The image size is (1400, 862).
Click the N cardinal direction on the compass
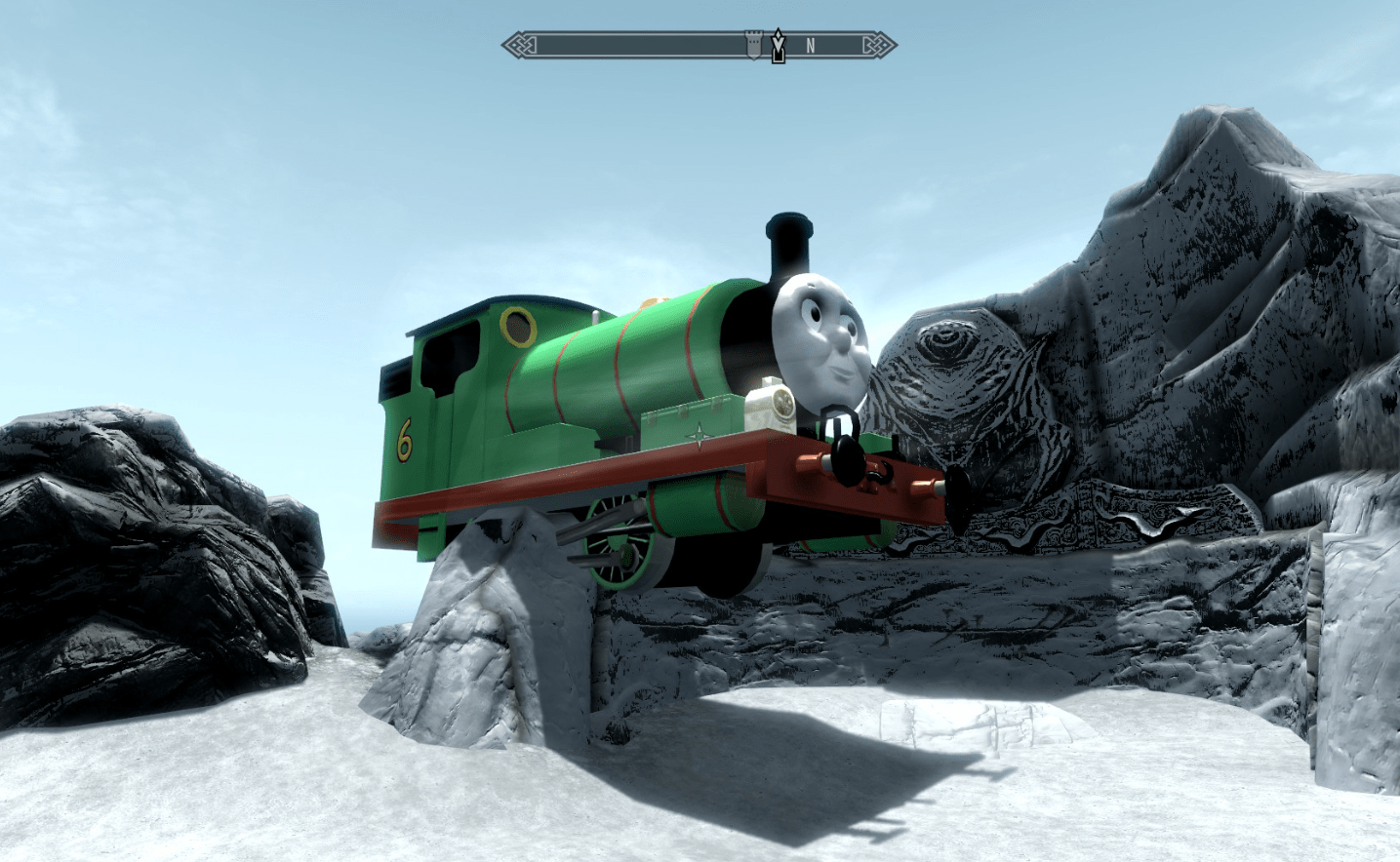click(x=811, y=44)
